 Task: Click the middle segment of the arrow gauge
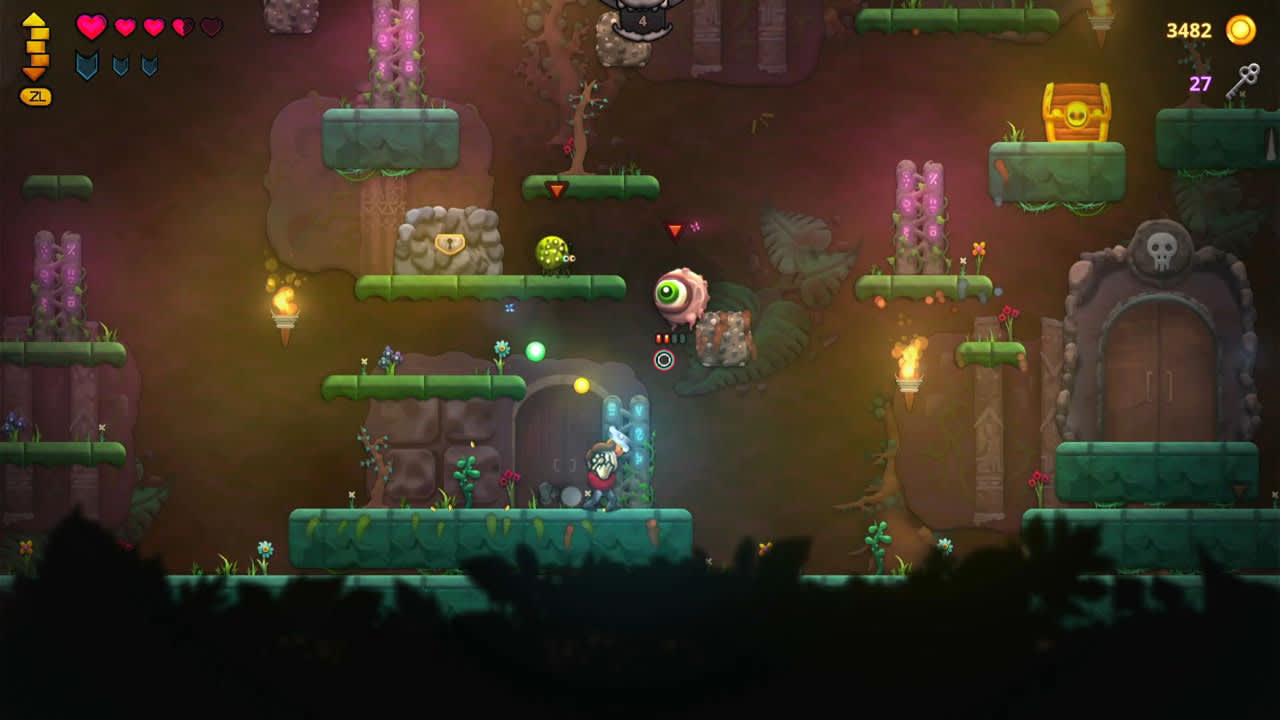(34, 45)
